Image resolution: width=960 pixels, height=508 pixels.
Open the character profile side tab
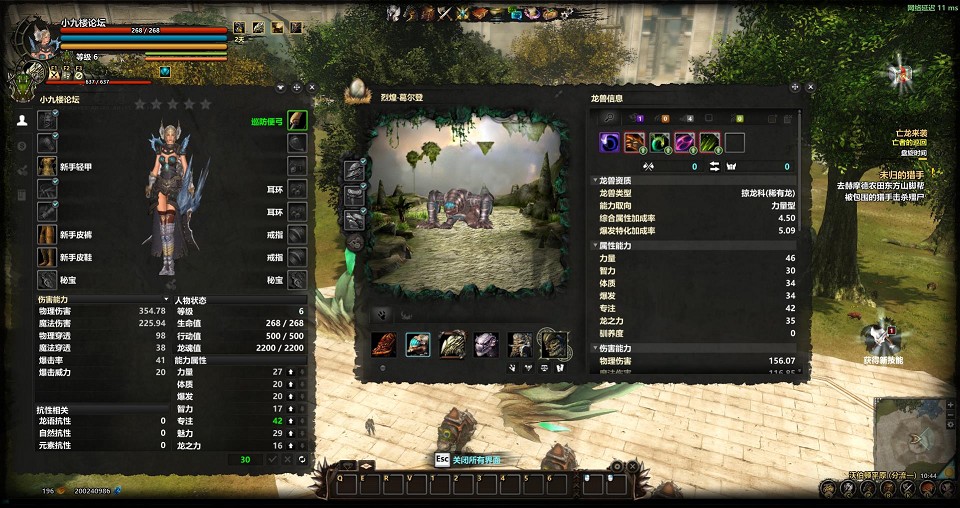[x=22, y=120]
